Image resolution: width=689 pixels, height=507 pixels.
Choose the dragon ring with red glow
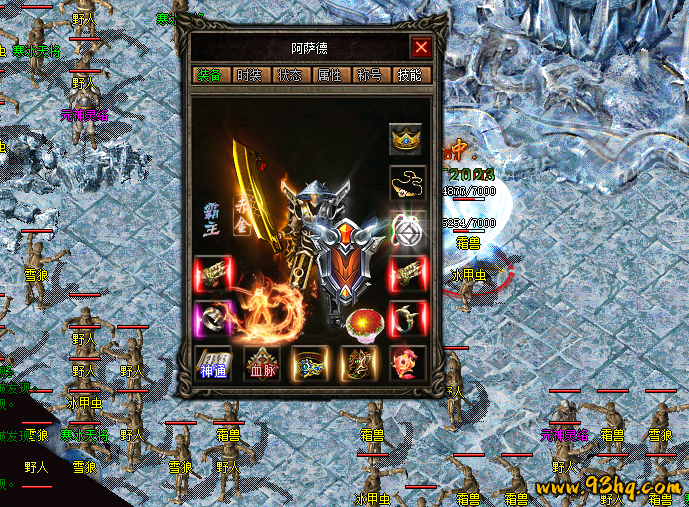407,317
